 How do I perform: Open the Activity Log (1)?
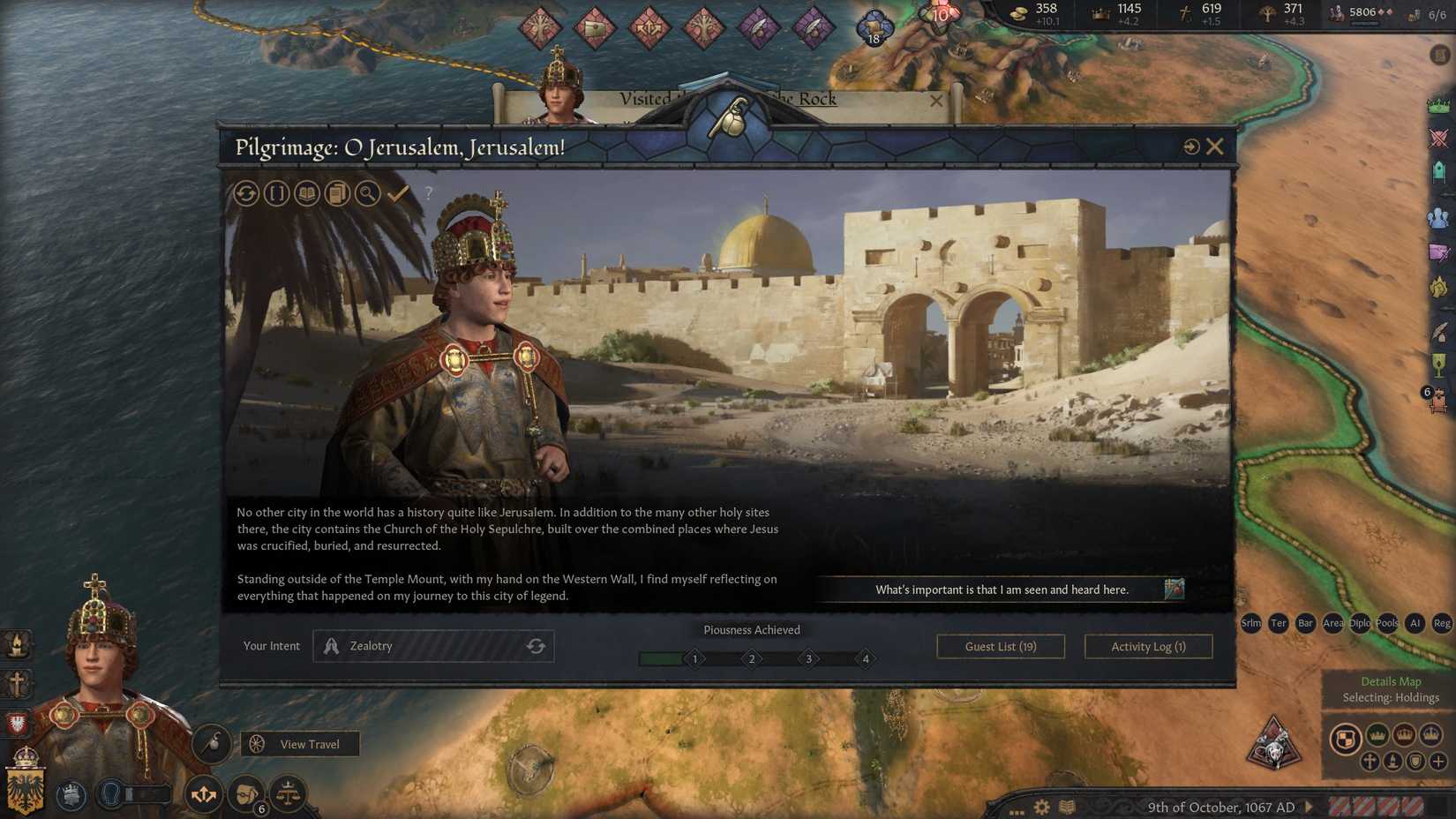[x=1148, y=646]
